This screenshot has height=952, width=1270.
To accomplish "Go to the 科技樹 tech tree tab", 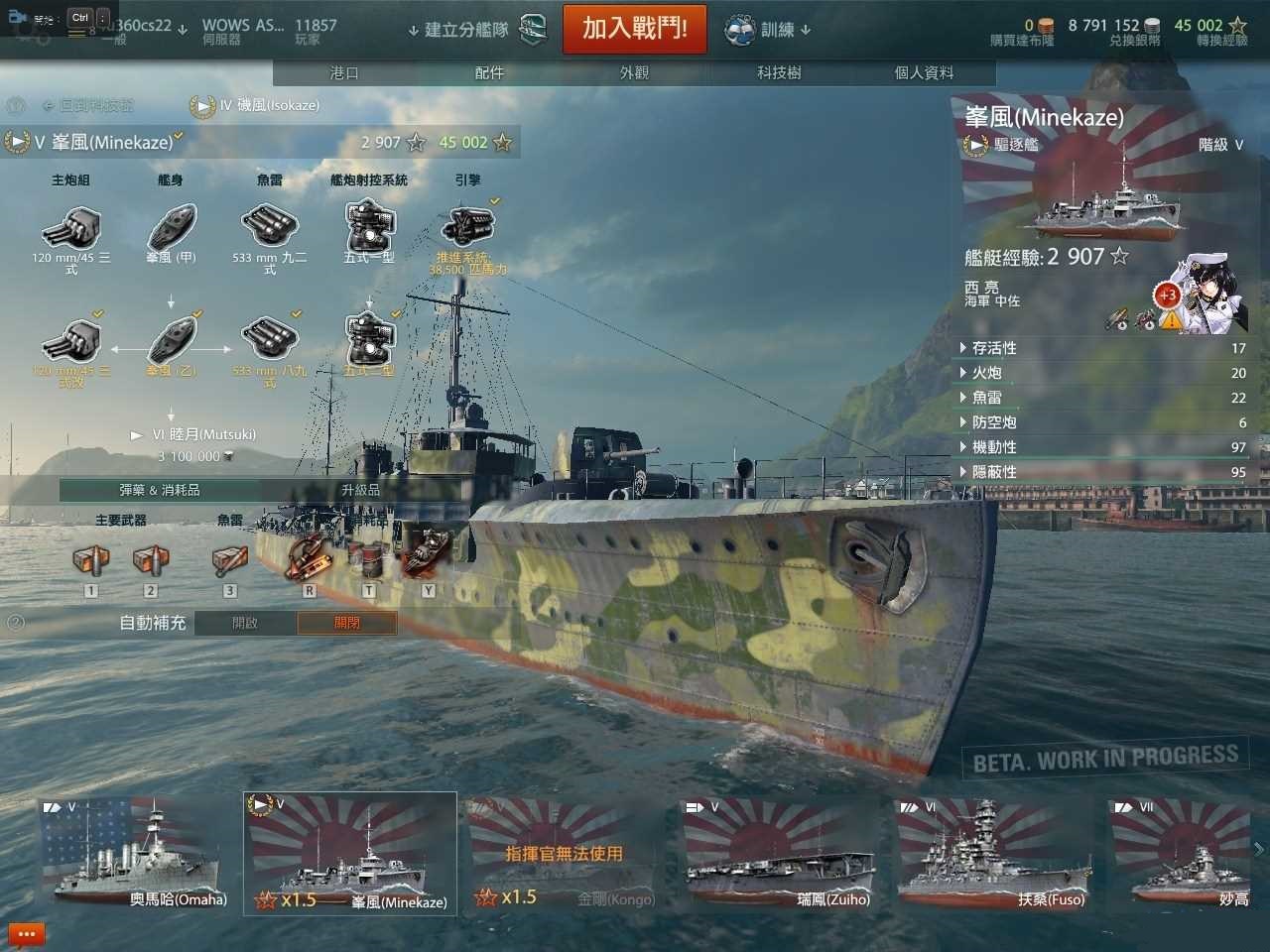I will [x=779, y=73].
